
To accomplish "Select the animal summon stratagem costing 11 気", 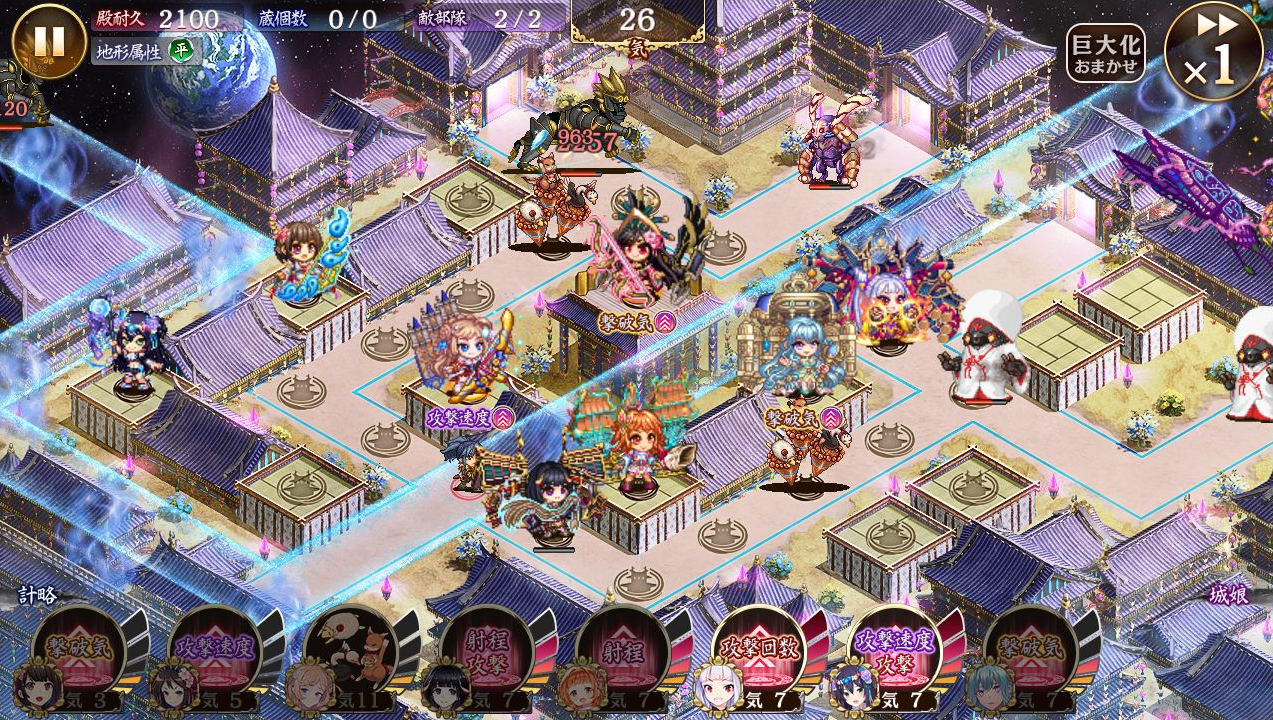I will pos(350,653).
